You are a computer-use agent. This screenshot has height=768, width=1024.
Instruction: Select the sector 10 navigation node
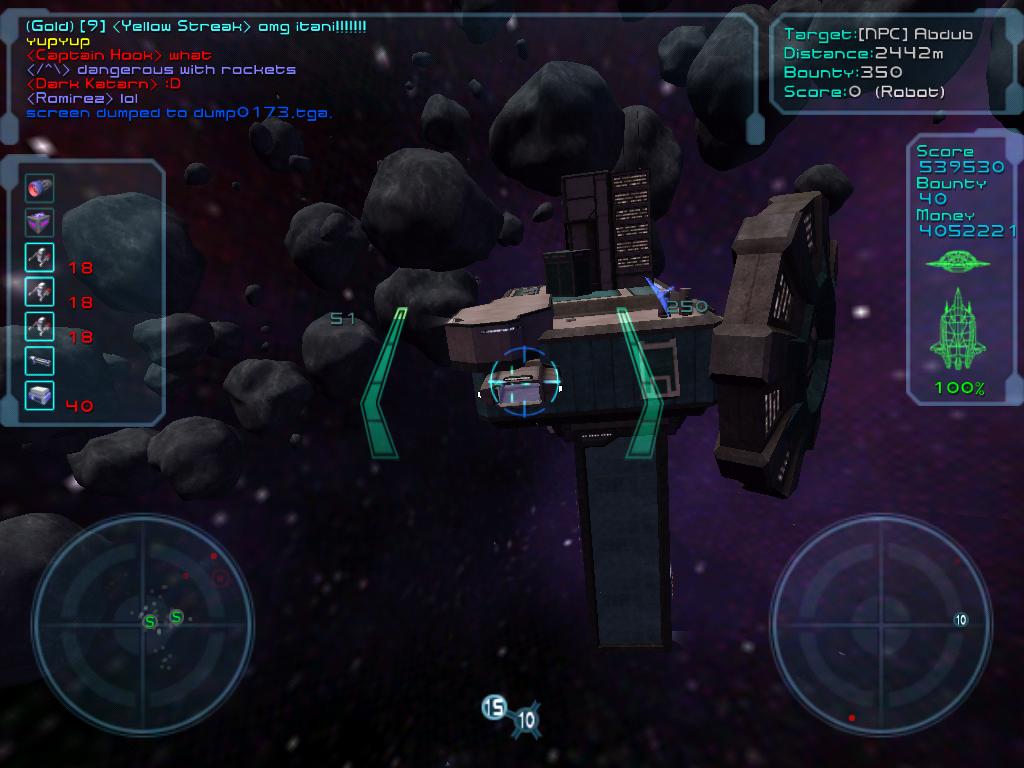(x=526, y=720)
